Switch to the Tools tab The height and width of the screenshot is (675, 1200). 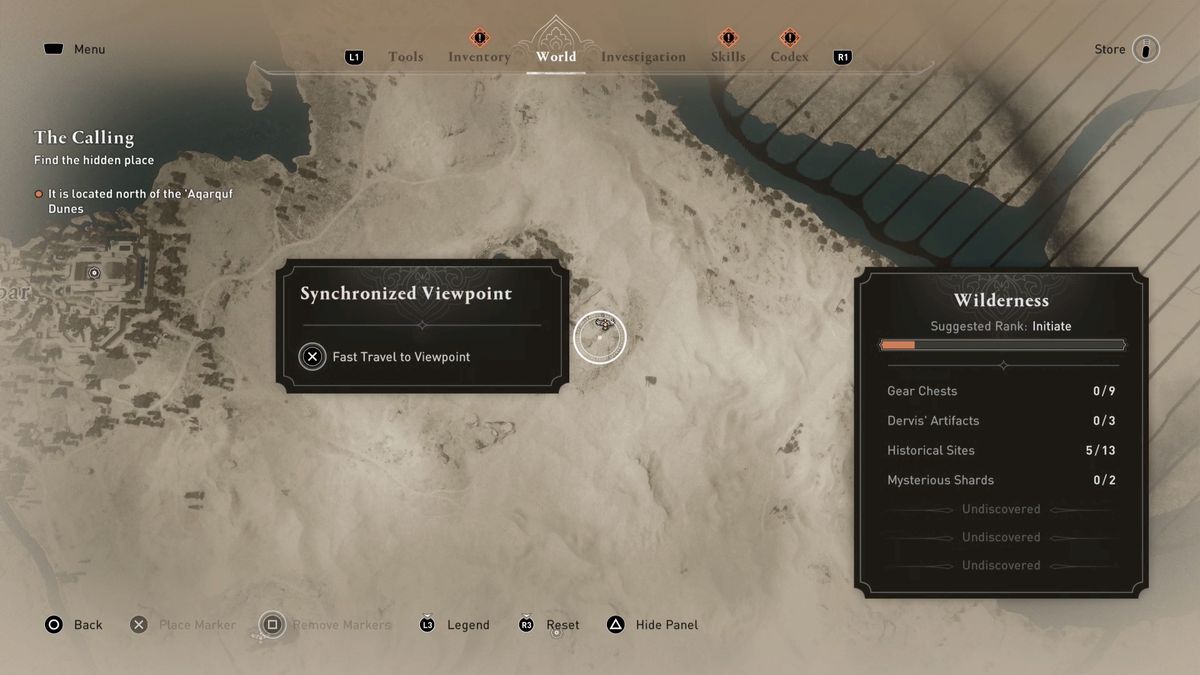pos(405,57)
